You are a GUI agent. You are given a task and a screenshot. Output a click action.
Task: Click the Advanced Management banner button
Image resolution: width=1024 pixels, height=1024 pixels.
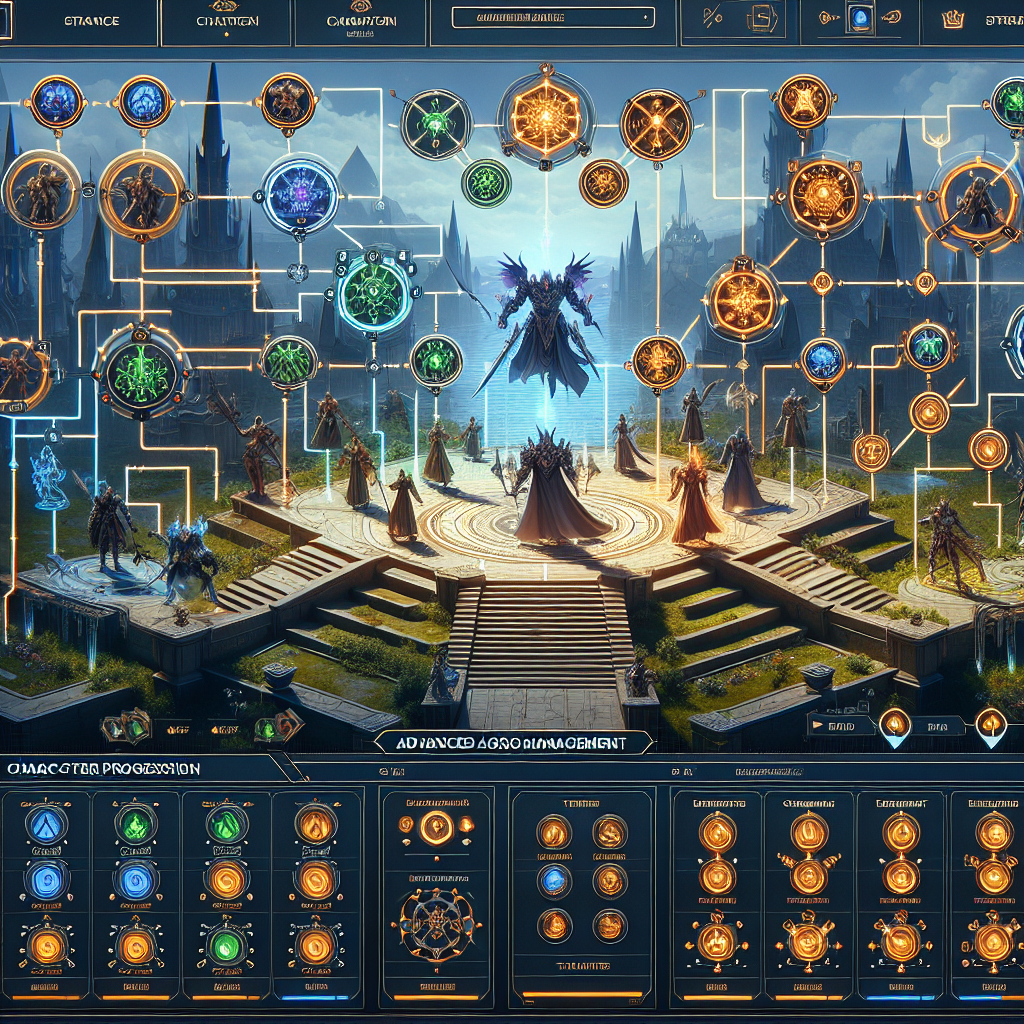pos(510,743)
